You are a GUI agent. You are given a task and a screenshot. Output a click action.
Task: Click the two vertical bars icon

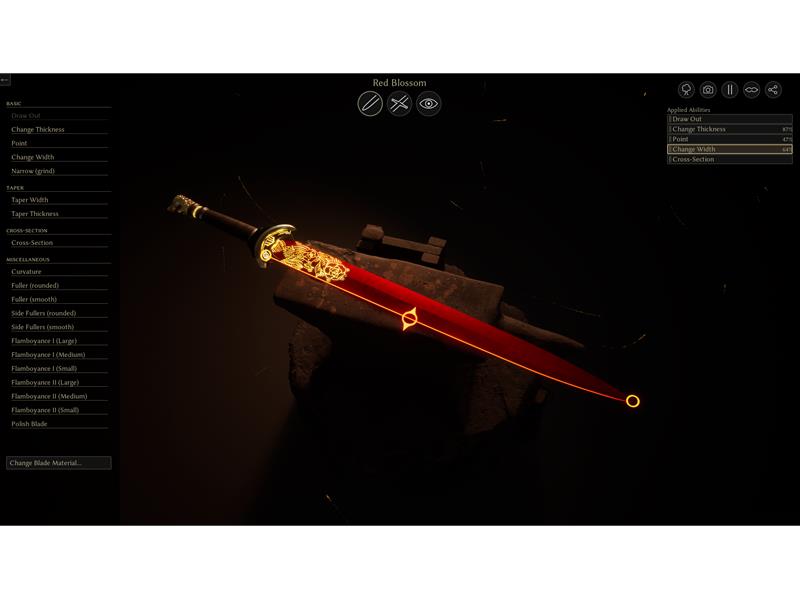click(730, 90)
